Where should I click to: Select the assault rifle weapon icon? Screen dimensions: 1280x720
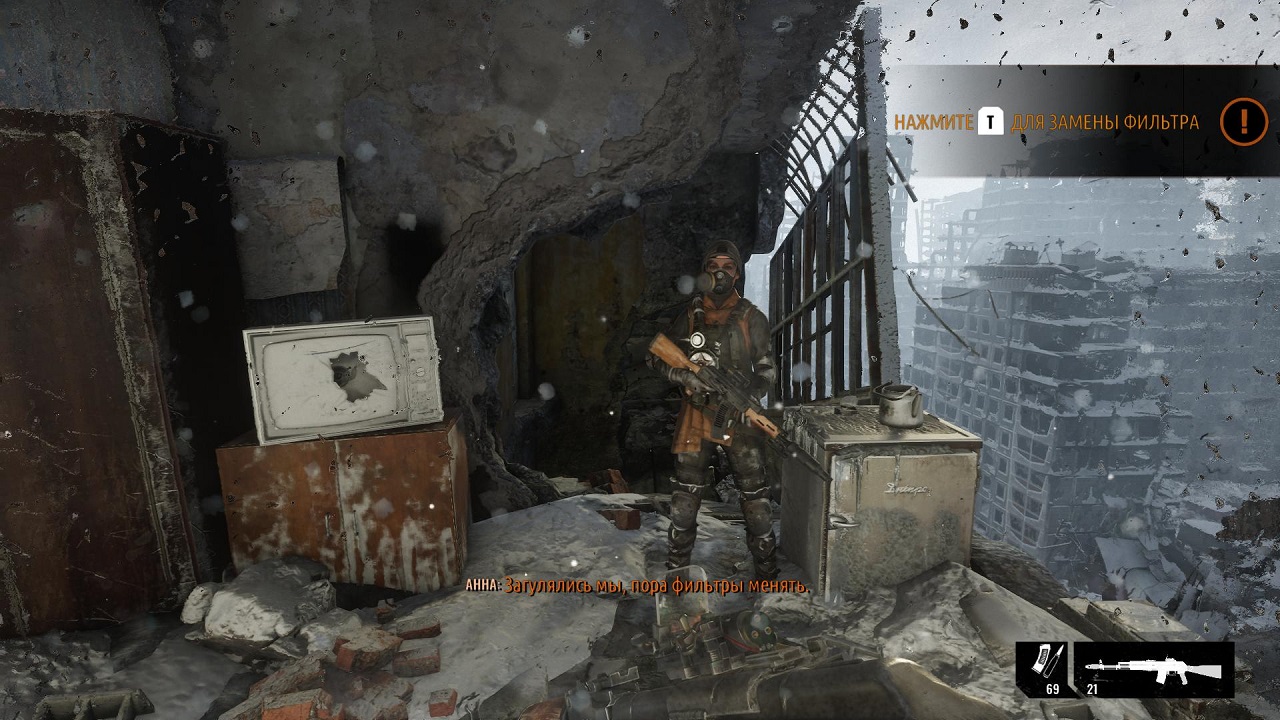1153,664
